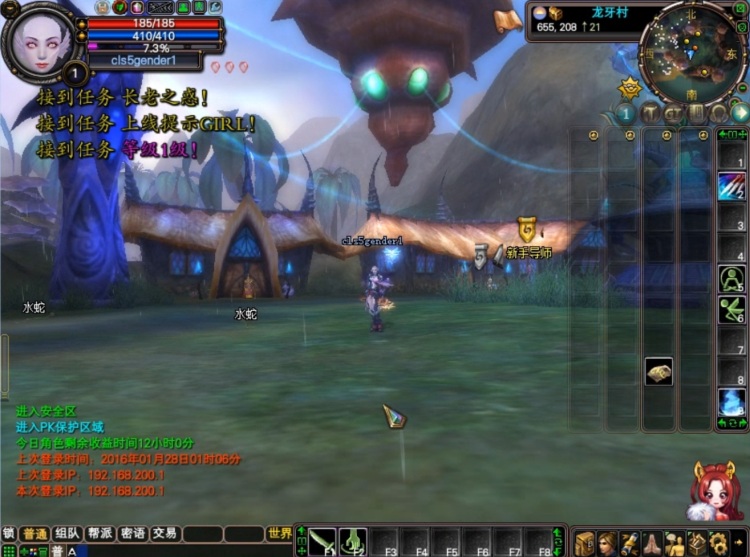
Task: Toggle the 锁 chat lock button
Action: (9, 534)
